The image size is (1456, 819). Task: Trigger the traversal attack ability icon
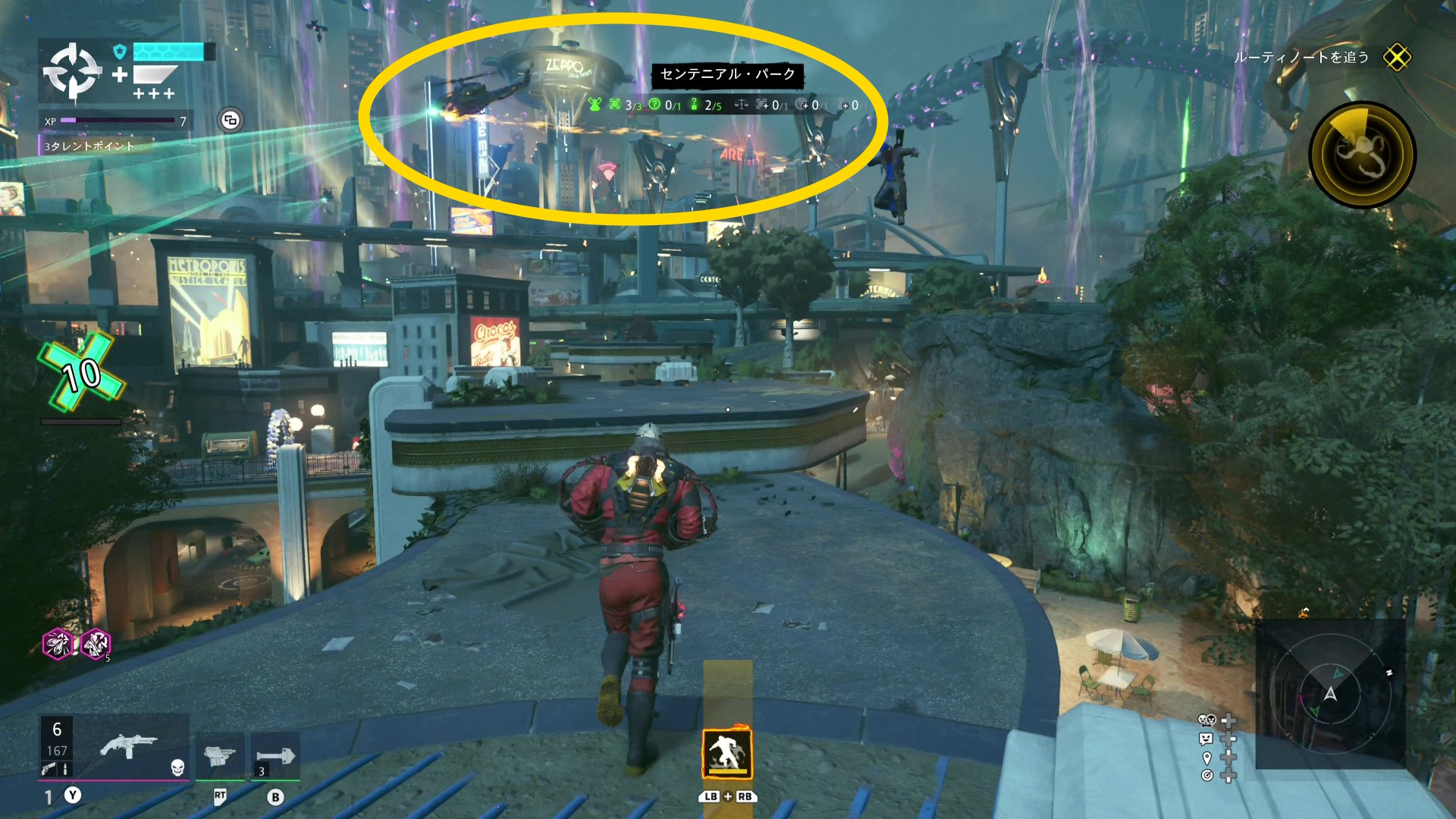click(726, 754)
